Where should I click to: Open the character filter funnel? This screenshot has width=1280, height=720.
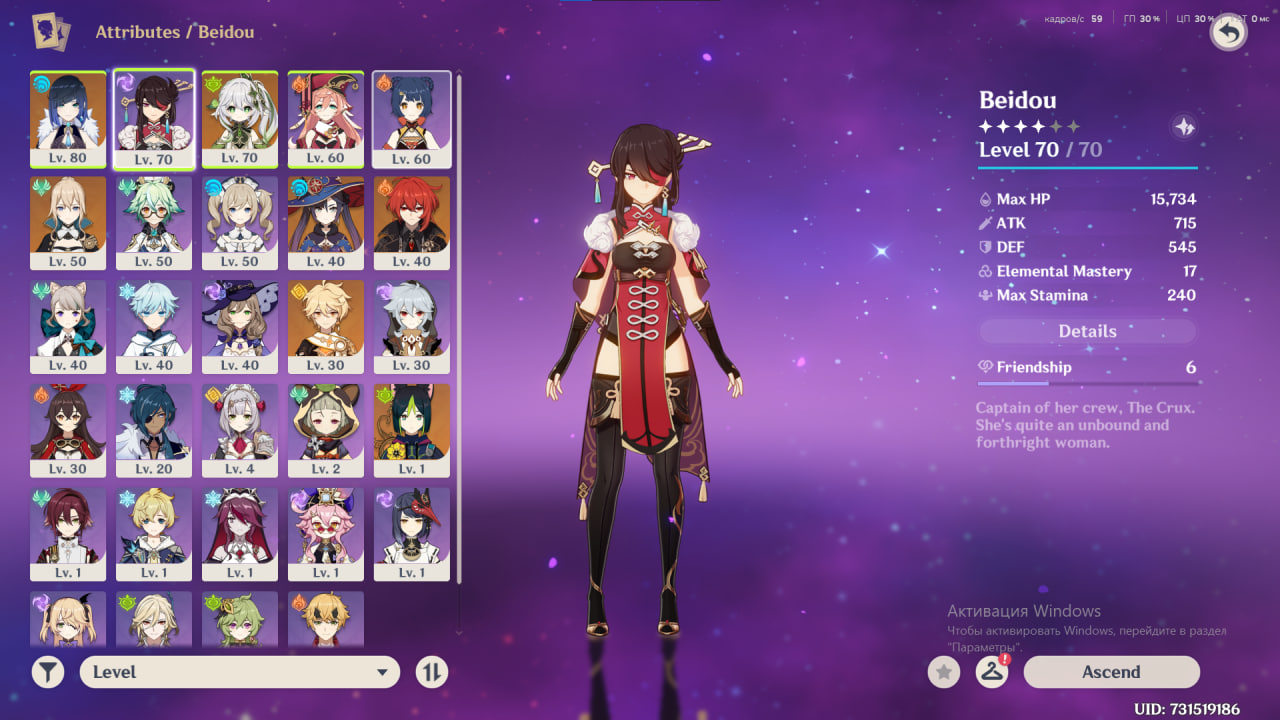click(47, 672)
